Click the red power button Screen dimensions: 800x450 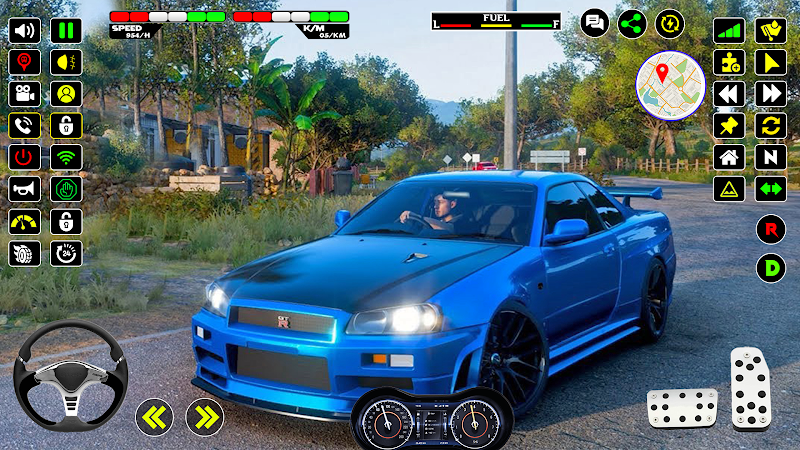tap(24, 157)
